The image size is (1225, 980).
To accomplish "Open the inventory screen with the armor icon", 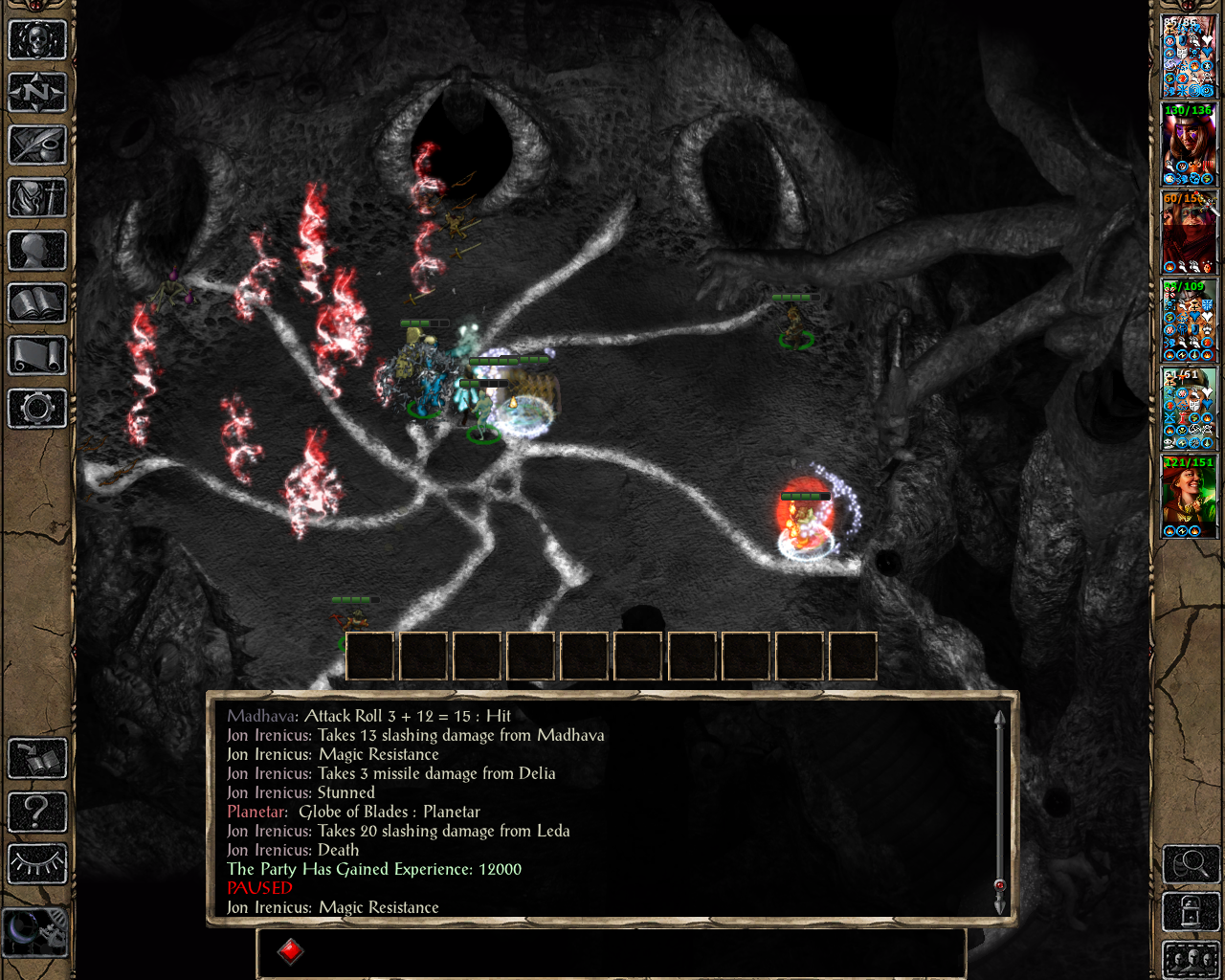I will [37, 198].
